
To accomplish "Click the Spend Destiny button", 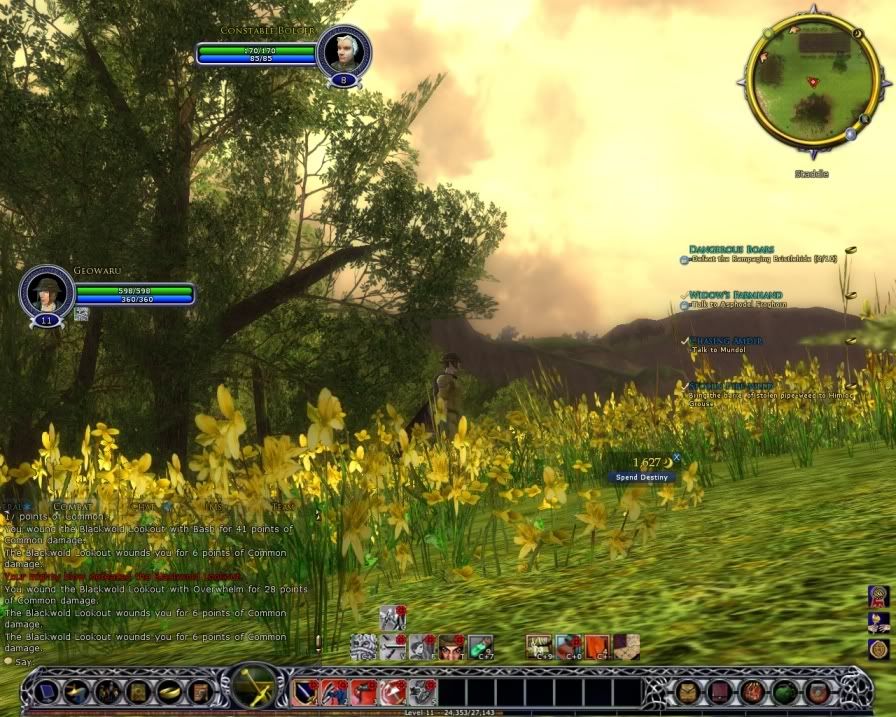I will click(642, 477).
